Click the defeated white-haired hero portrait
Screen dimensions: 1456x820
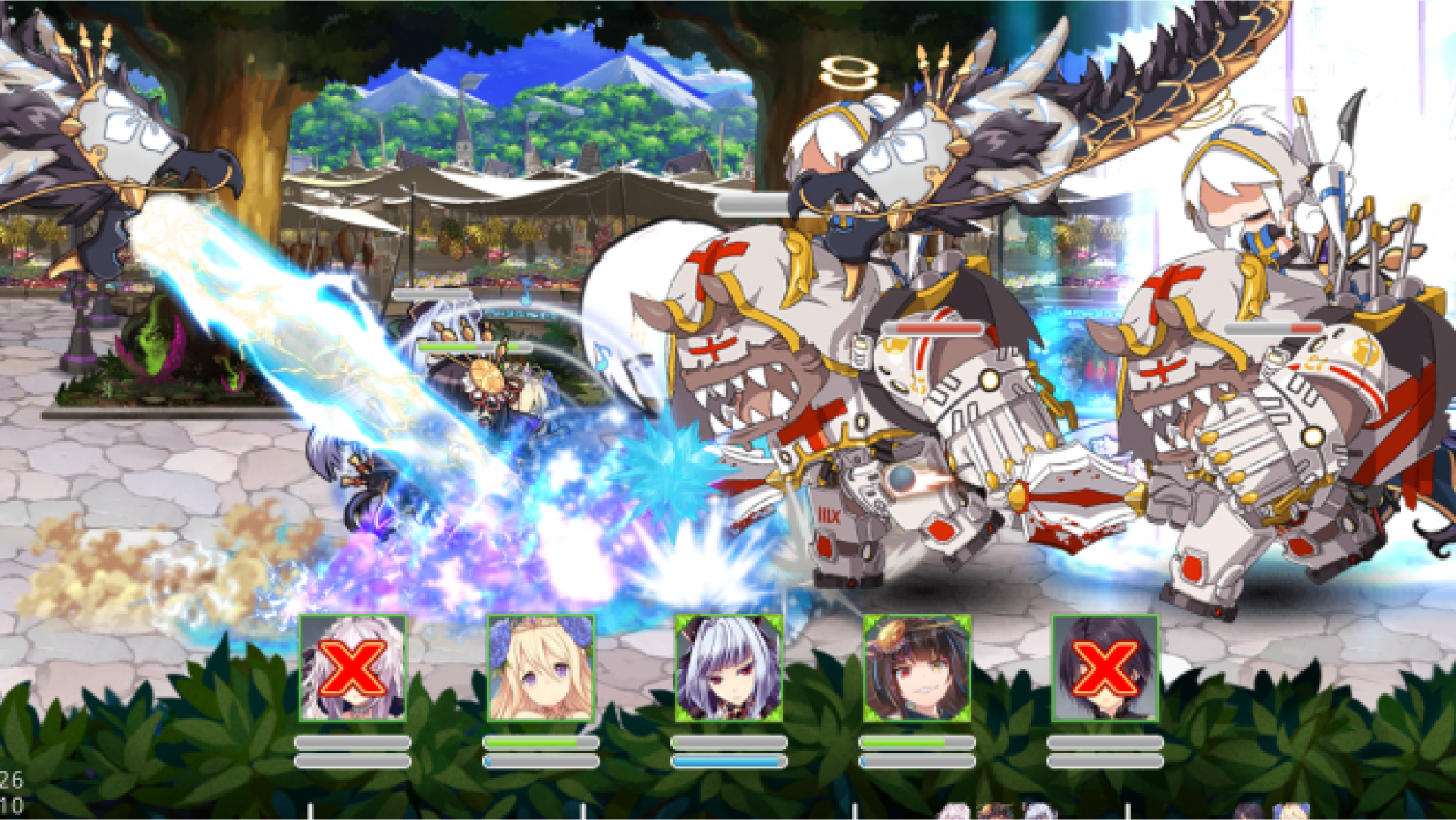[353, 668]
